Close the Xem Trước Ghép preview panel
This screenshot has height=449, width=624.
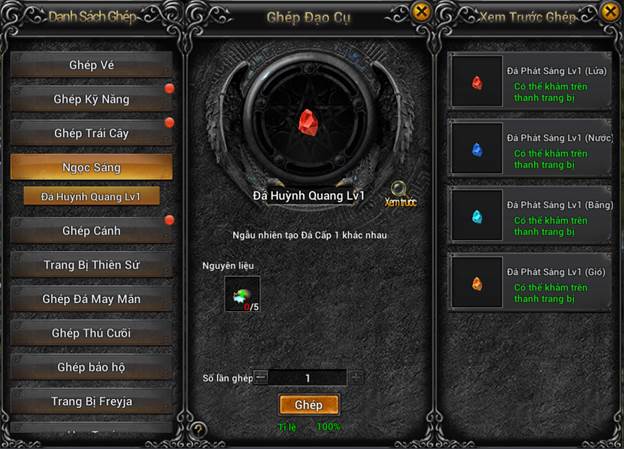(610, 12)
